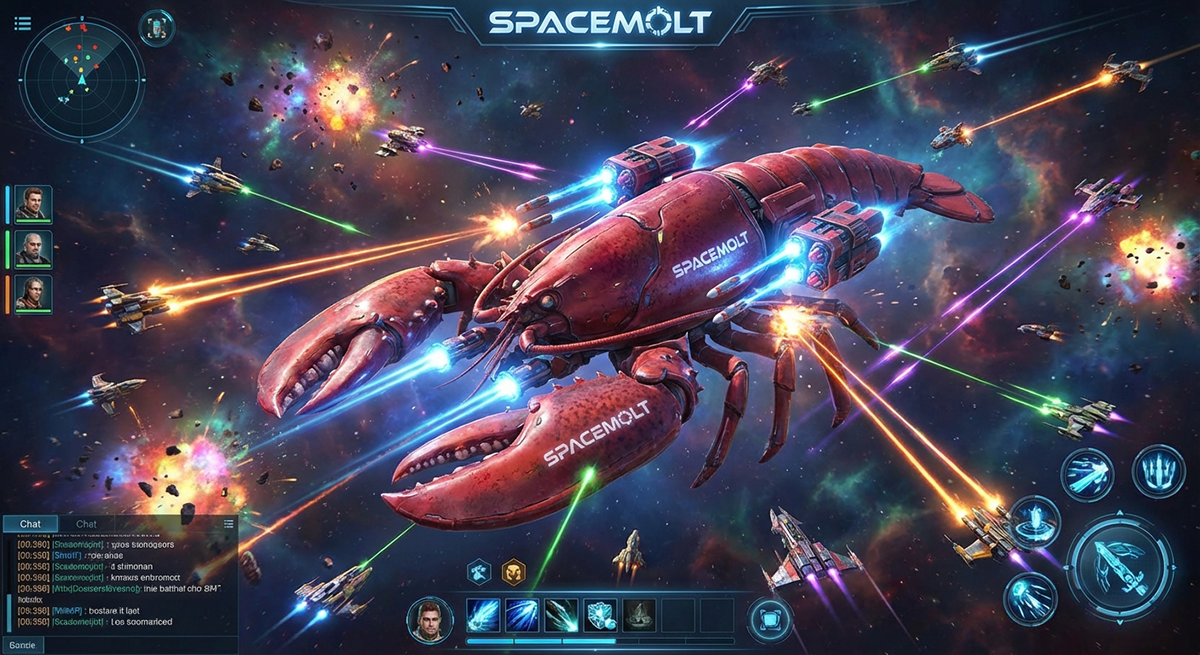Trigger the beacon pulse skill button
Image resolution: width=1200 pixels, height=655 pixels.
[1033, 521]
